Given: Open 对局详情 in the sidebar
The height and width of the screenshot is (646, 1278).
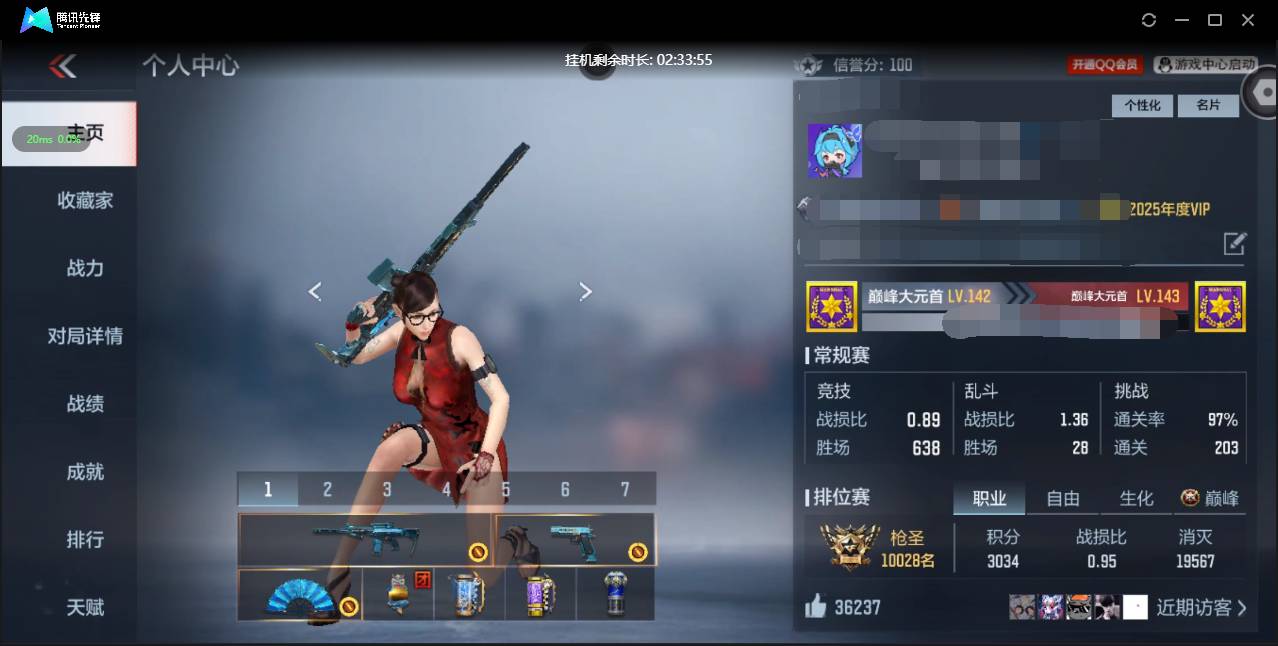Looking at the screenshot, I should click(85, 336).
